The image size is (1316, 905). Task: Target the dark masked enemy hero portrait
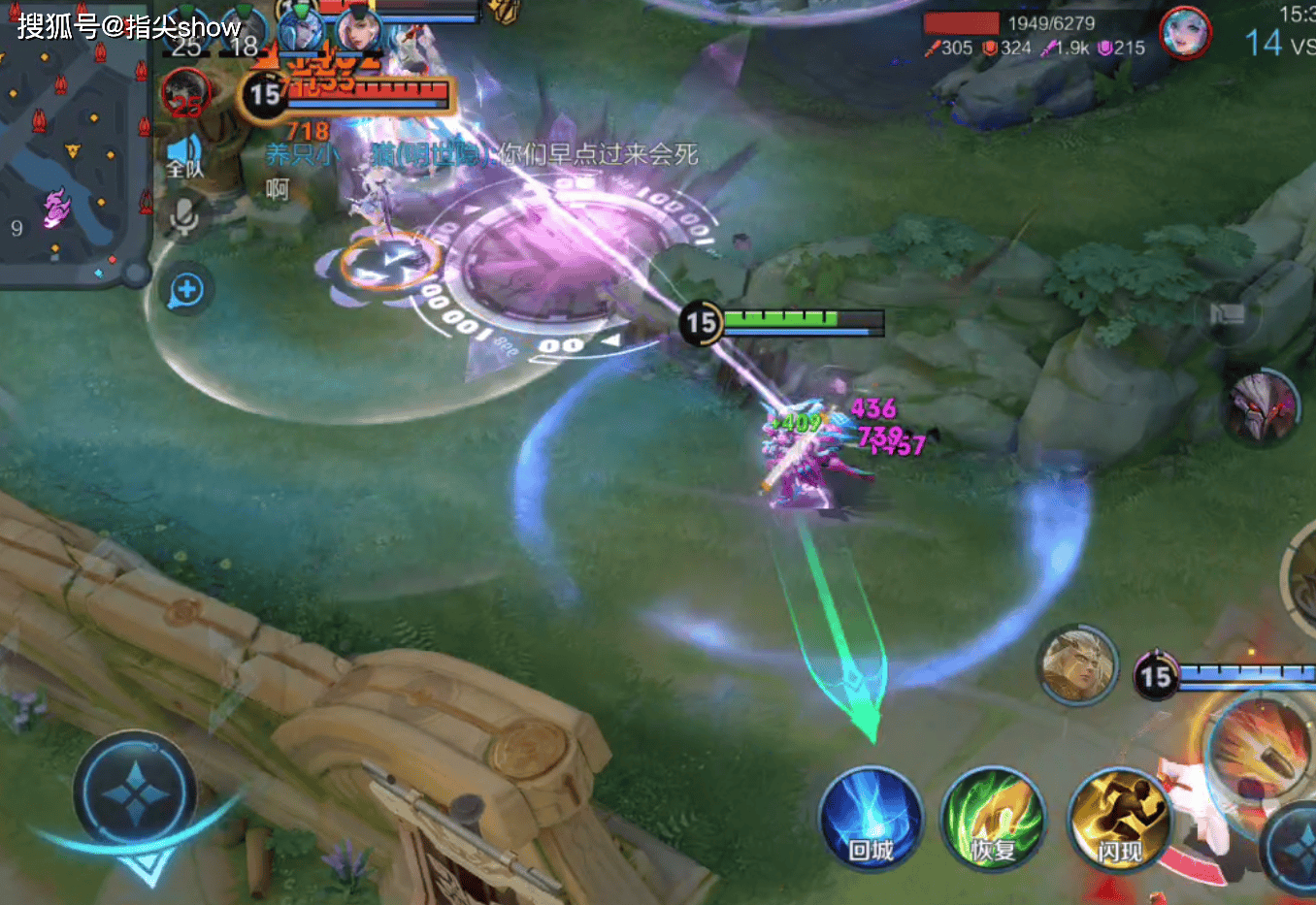coord(1260,405)
